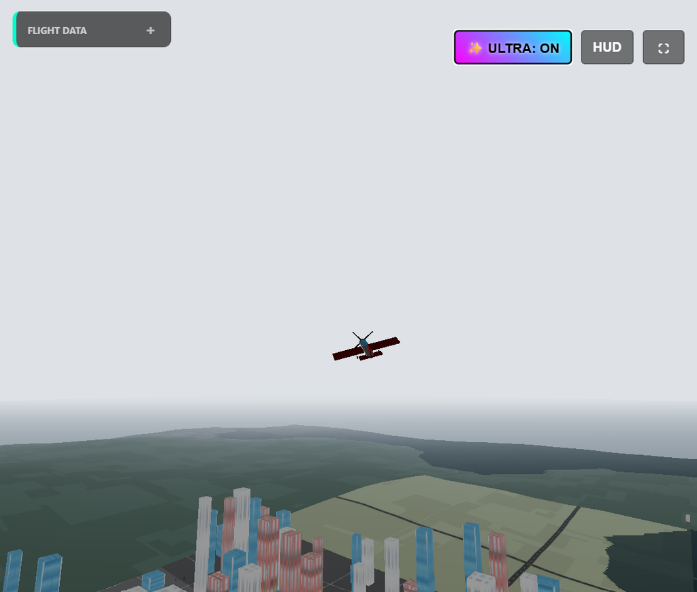Toggle the ULTRA graphics mode button
The image size is (697, 592).
(513, 47)
